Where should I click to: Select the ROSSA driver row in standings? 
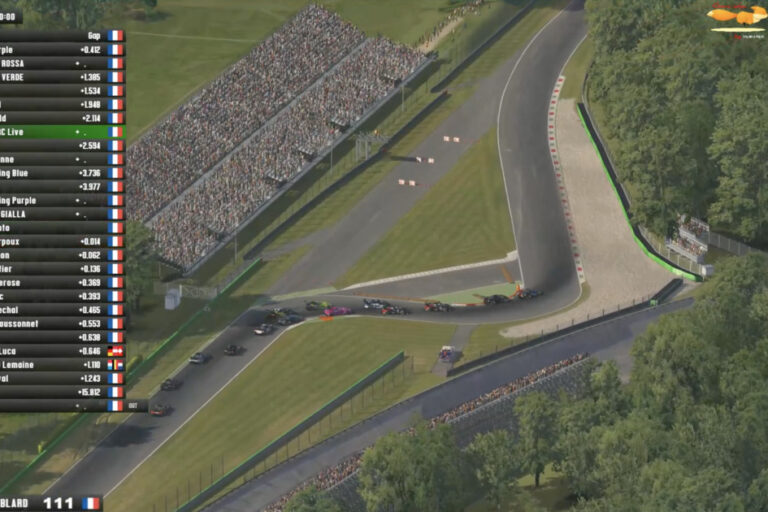click(x=60, y=63)
